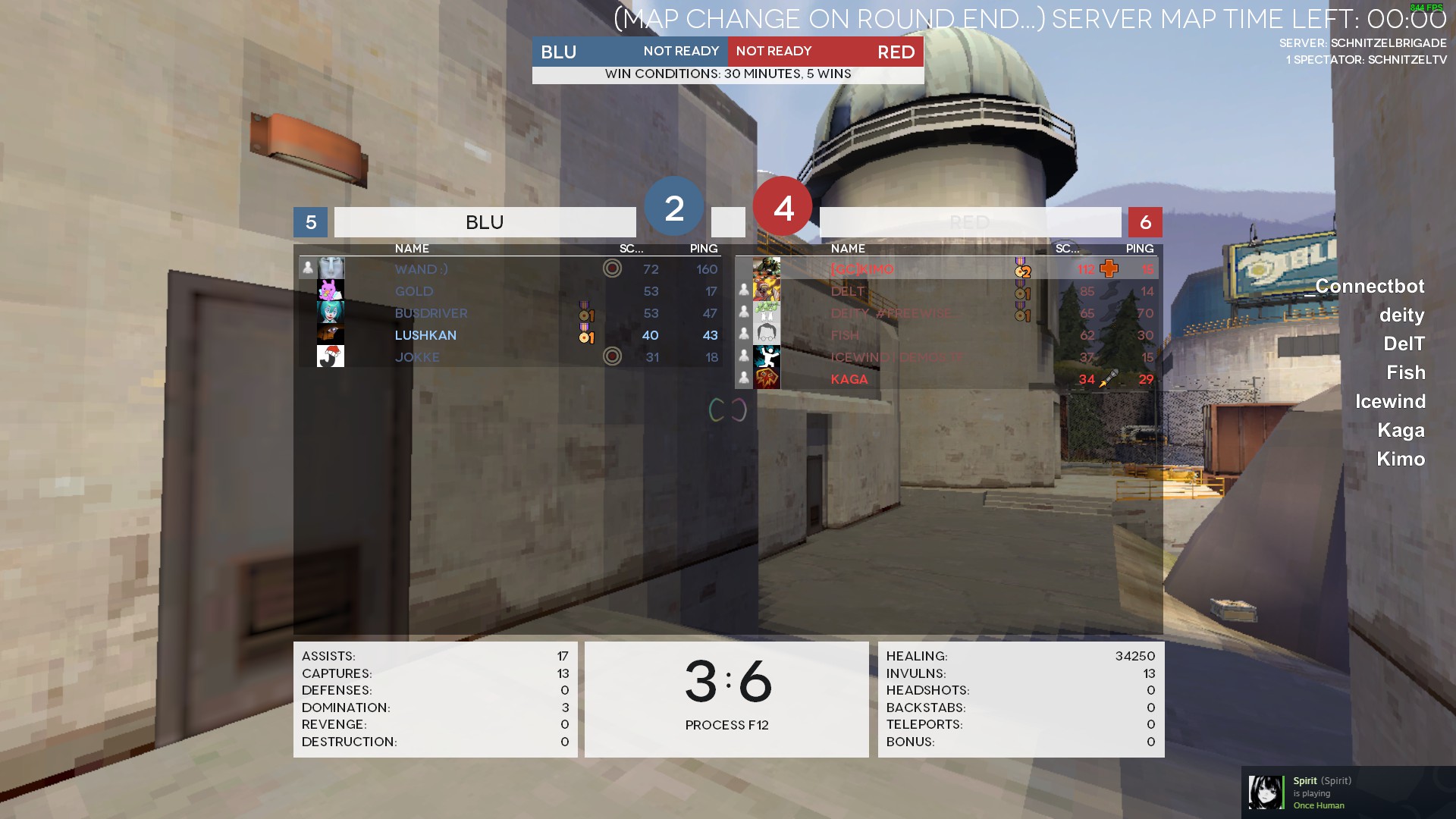
Task: Click the BLU team name header bar
Action: (x=485, y=222)
